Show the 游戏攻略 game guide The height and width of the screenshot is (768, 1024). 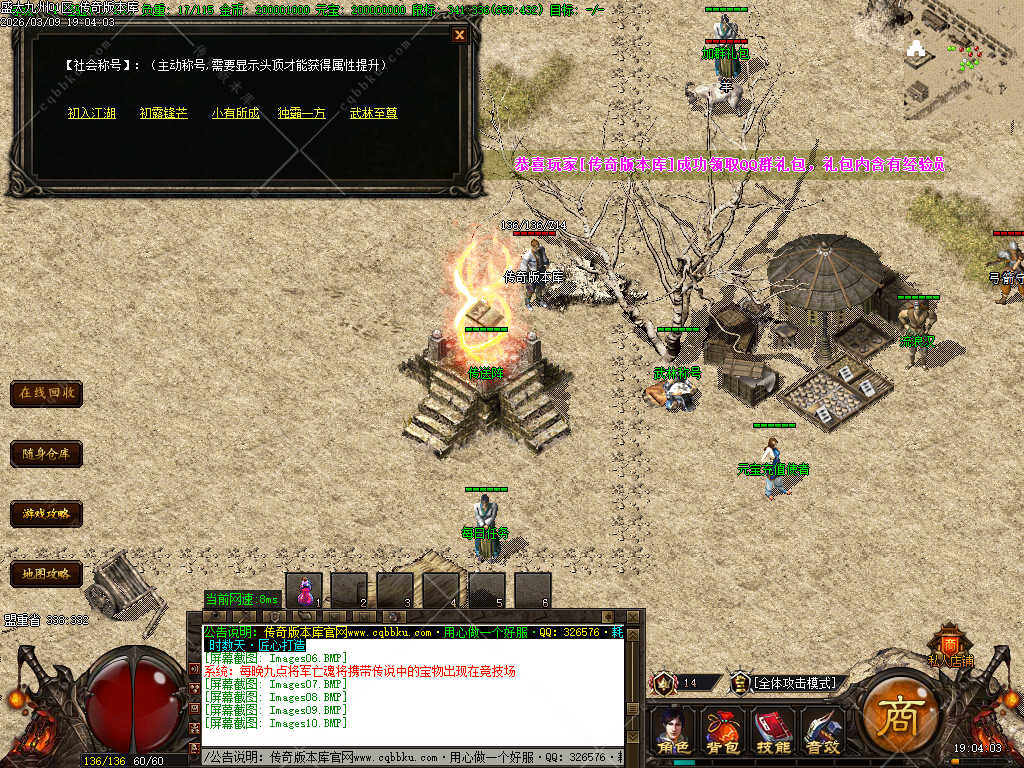46,514
